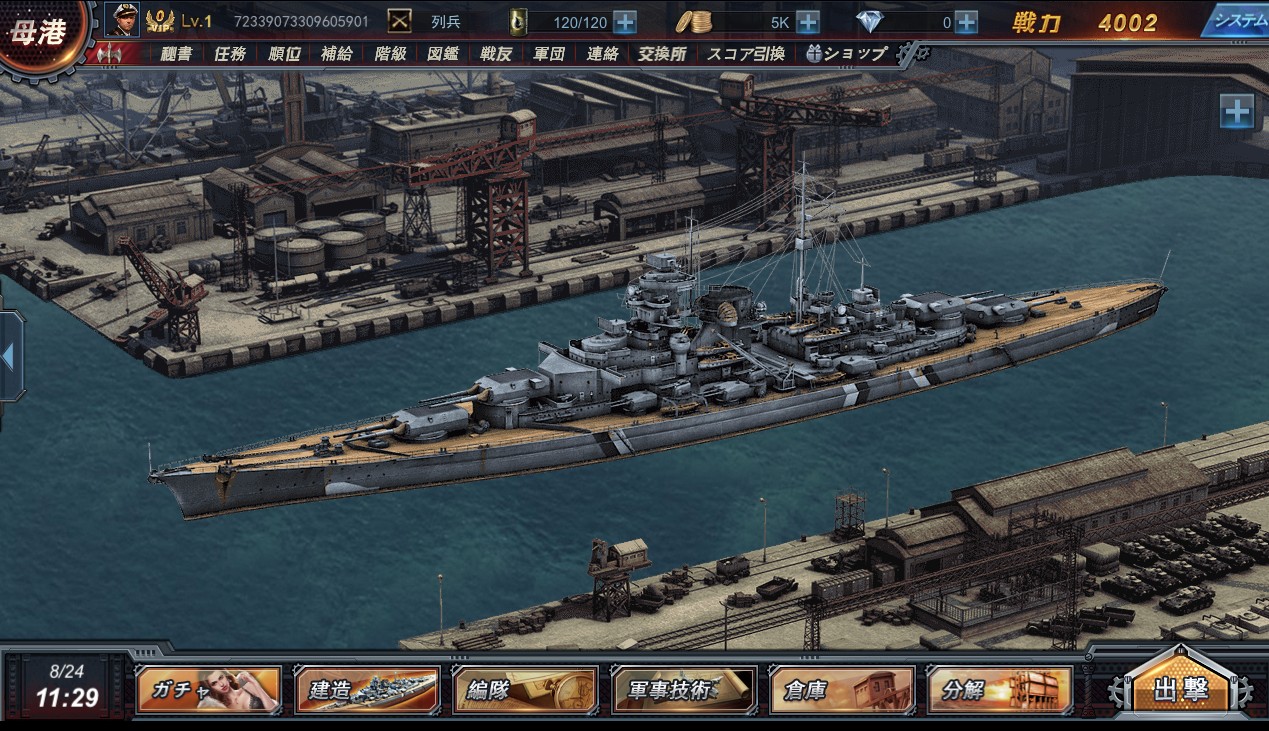Show the 順位 rankings
1269x731 pixels.
[x=284, y=54]
